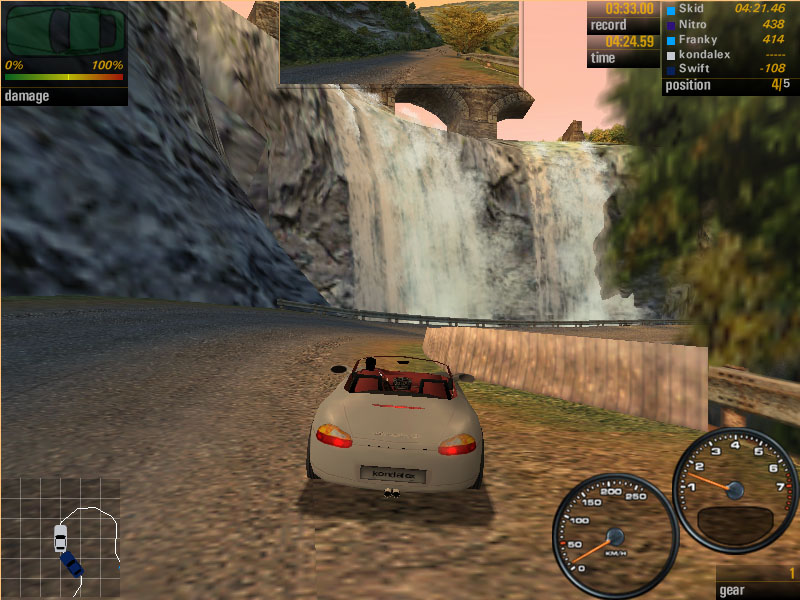Pick Swift in the standings list
Viewport: 800px width, 600px height.
[694, 68]
